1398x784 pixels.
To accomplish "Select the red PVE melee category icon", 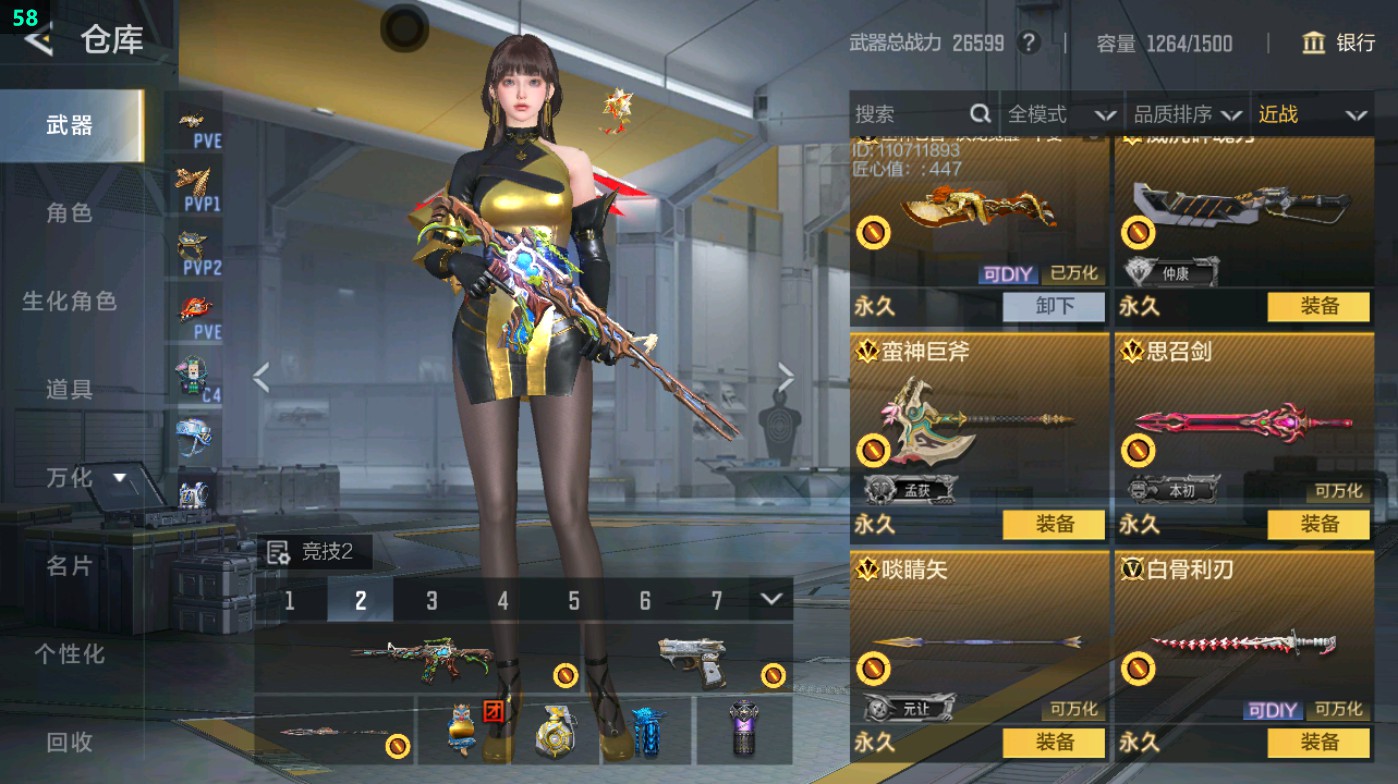I will pyautogui.click(x=196, y=305).
